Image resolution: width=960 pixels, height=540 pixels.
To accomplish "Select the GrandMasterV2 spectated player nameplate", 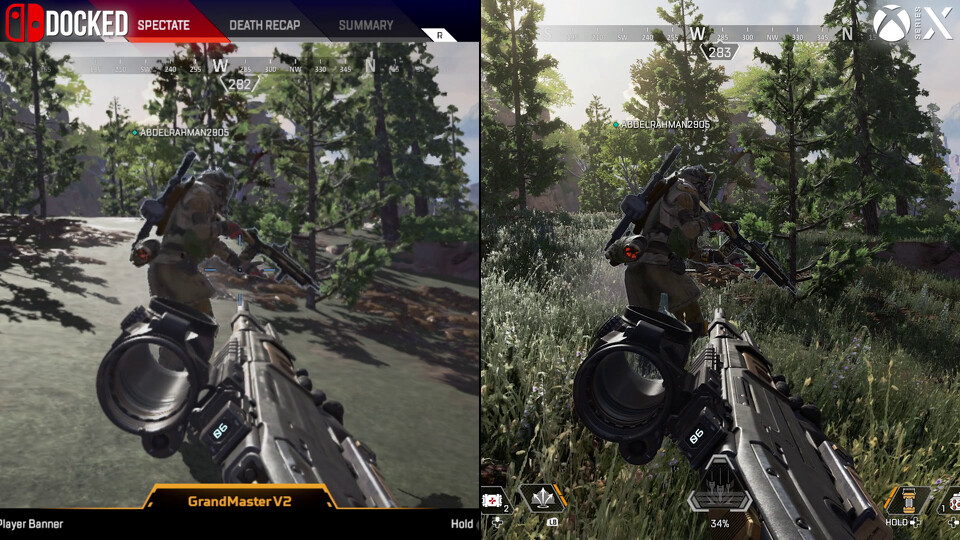I will point(239,500).
